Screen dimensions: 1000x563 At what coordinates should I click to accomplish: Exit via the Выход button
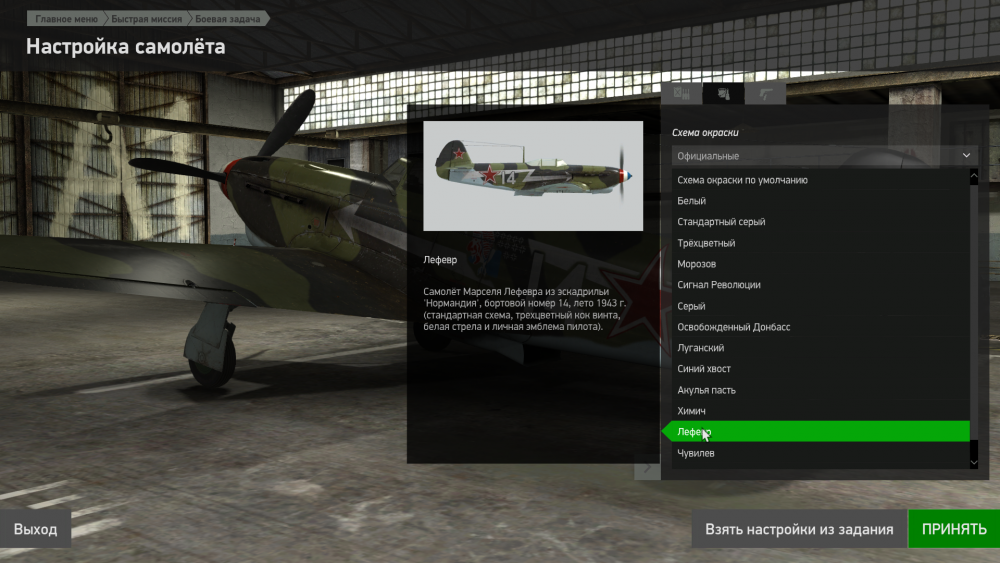(x=35, y=529)
